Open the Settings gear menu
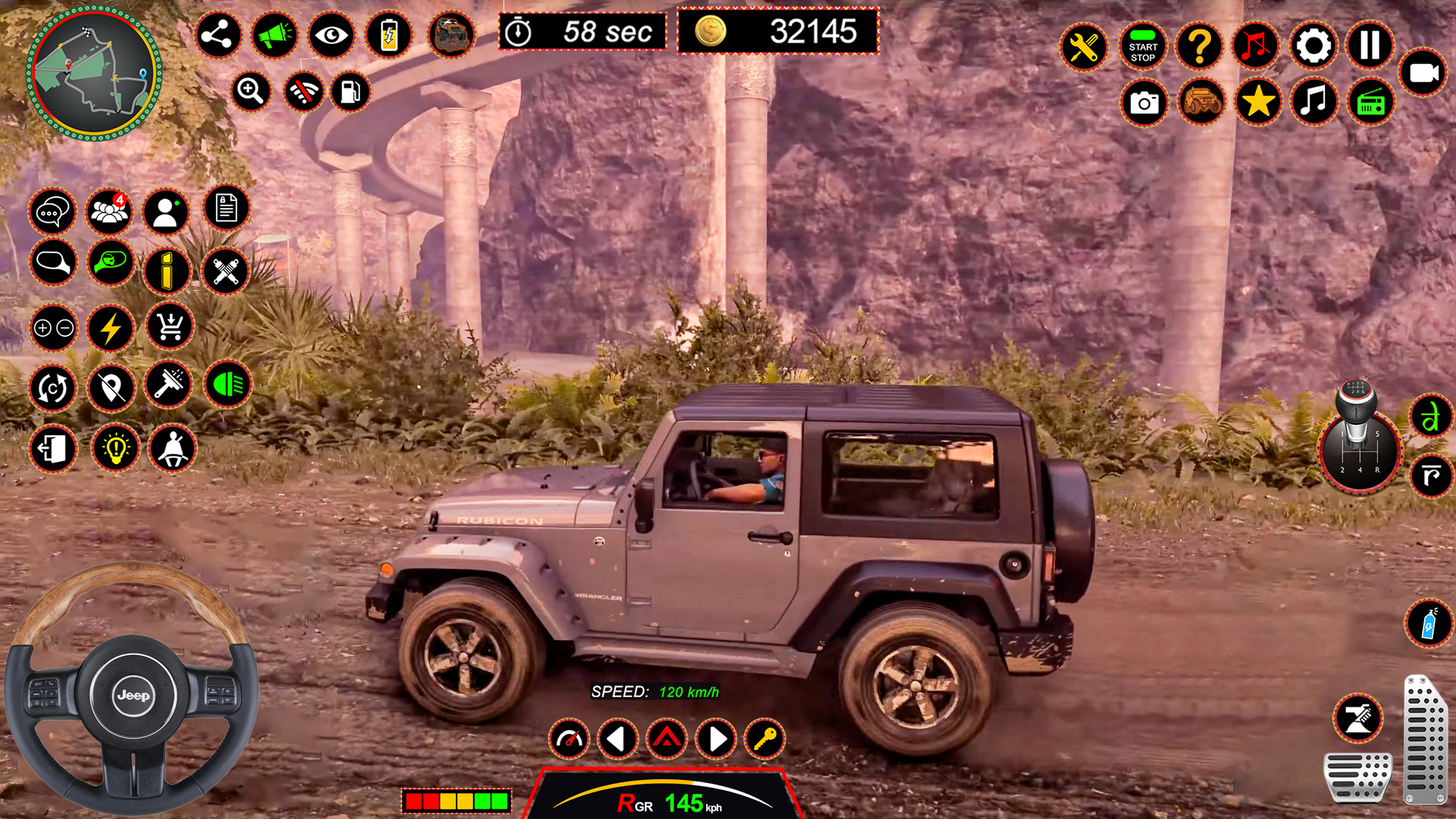This screenshot has height=819, width=1456. 1313,46
